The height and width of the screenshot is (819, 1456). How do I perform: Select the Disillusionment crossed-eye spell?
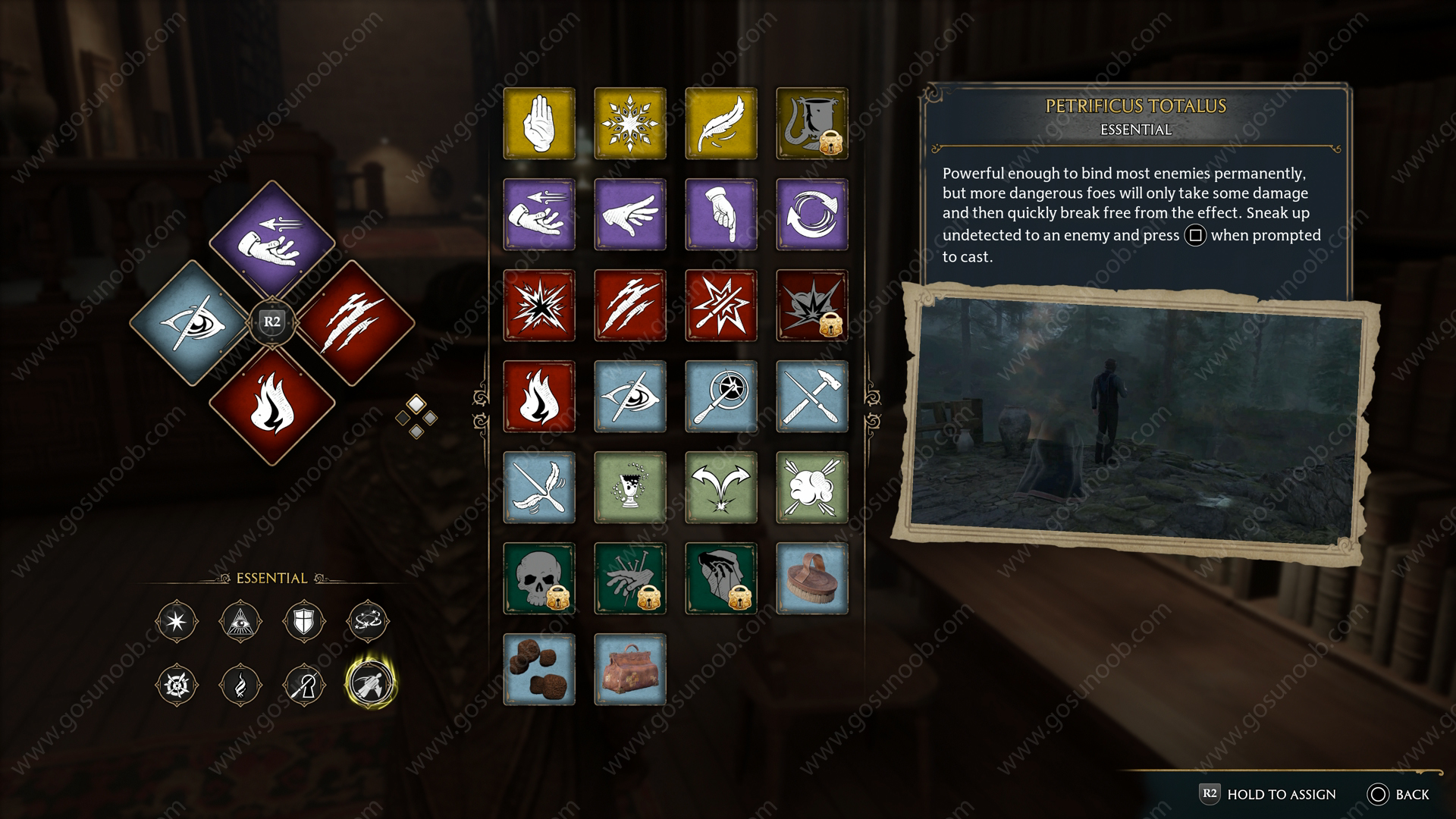pos(629,397)
